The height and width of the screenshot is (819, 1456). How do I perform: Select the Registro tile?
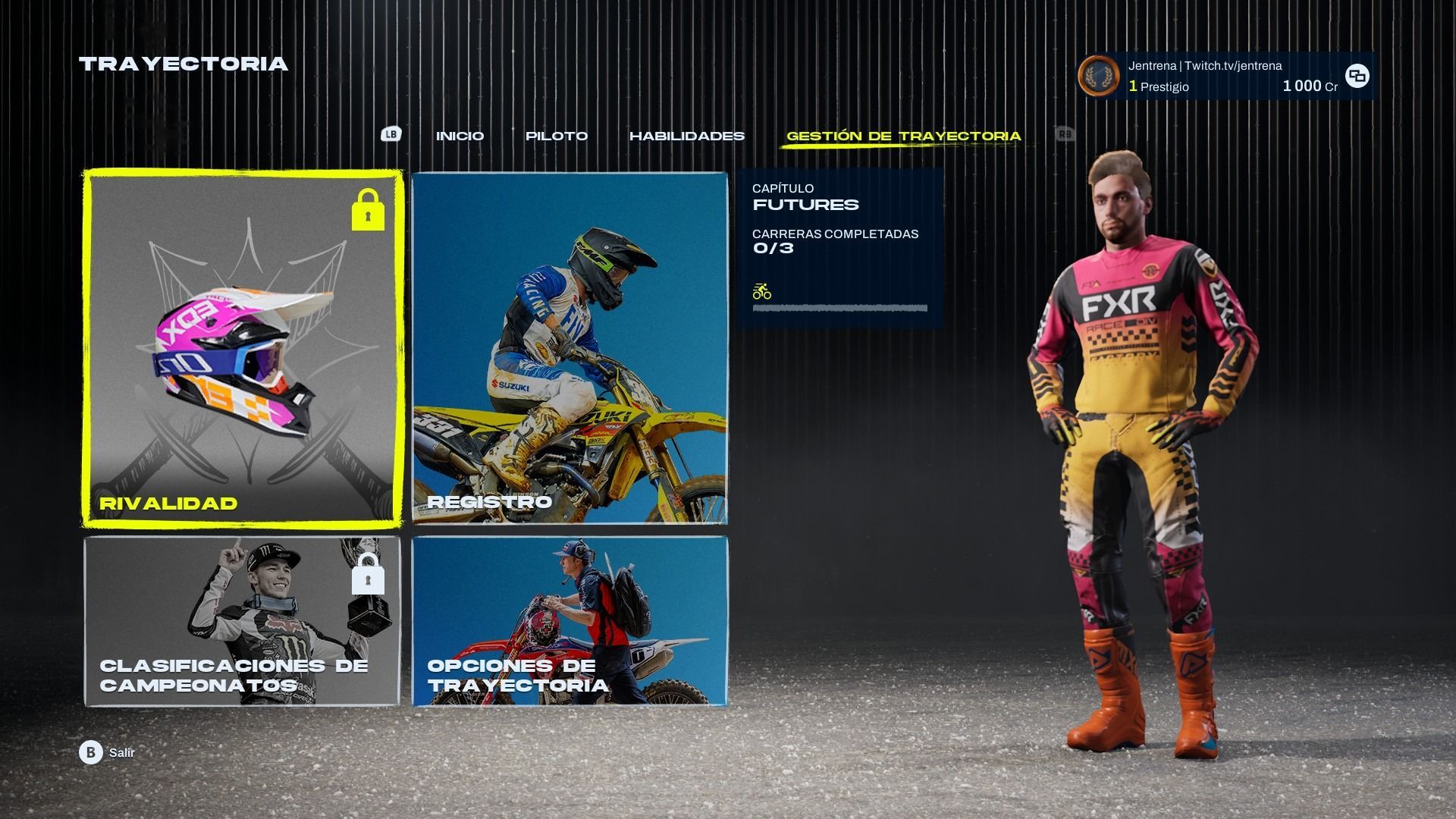click(x=570, y=347)
